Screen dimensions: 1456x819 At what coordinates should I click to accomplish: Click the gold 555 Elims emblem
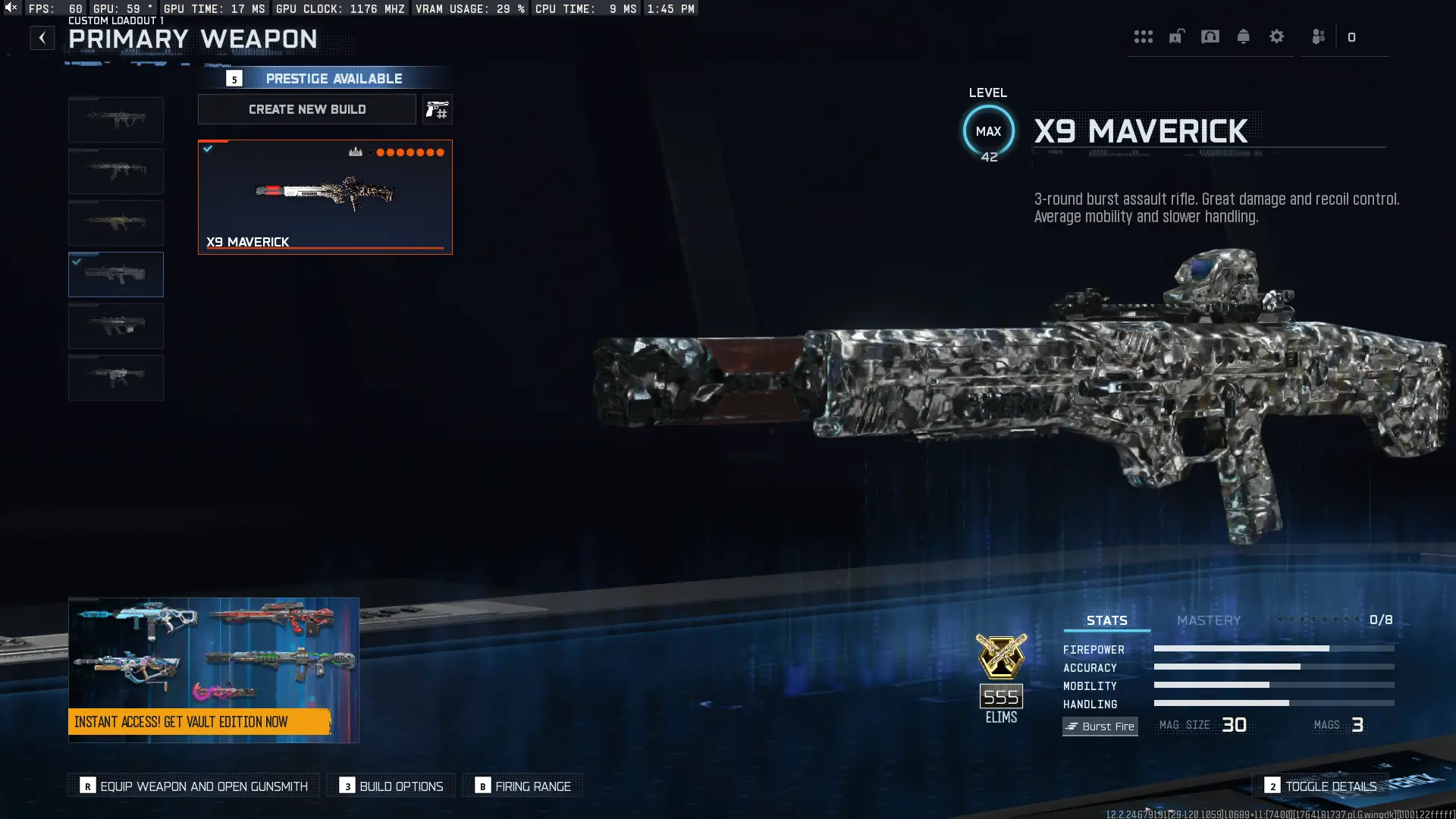tap(1000, 667)
